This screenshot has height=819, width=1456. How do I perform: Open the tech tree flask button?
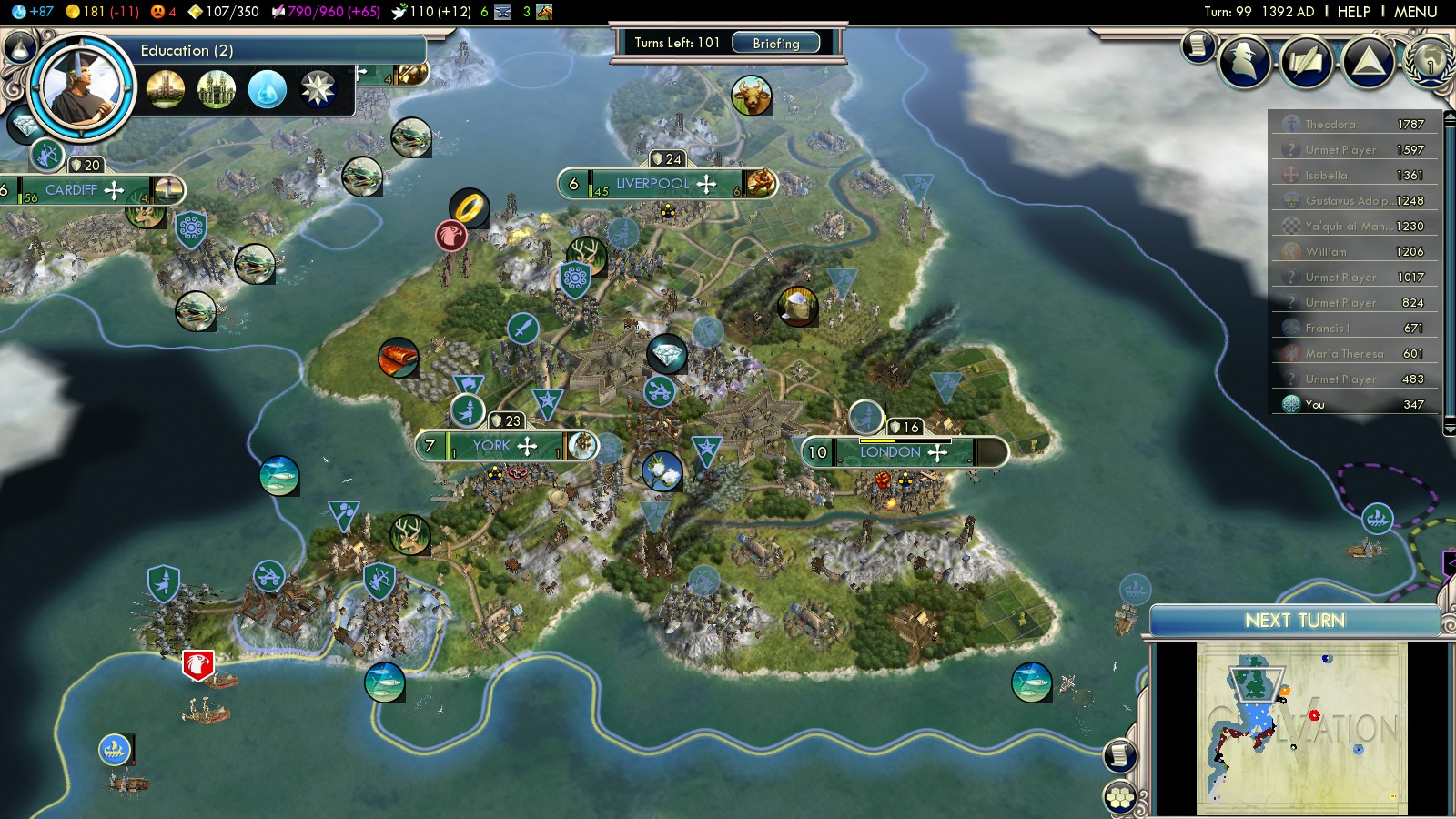21,46
